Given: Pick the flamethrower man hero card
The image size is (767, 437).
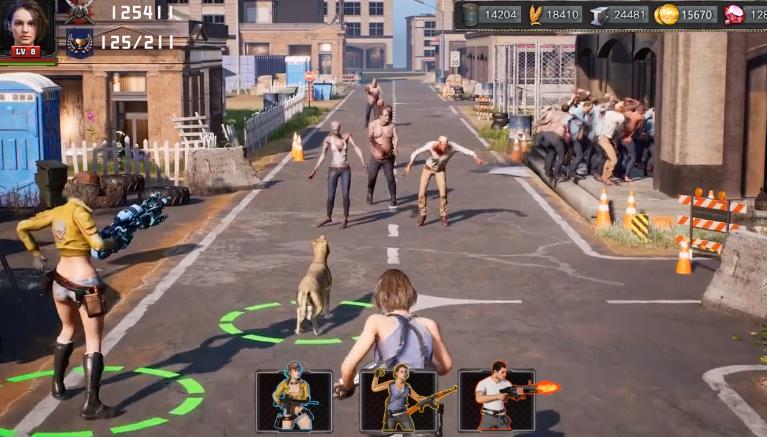Looking at the screenshot, I should 497,400.
